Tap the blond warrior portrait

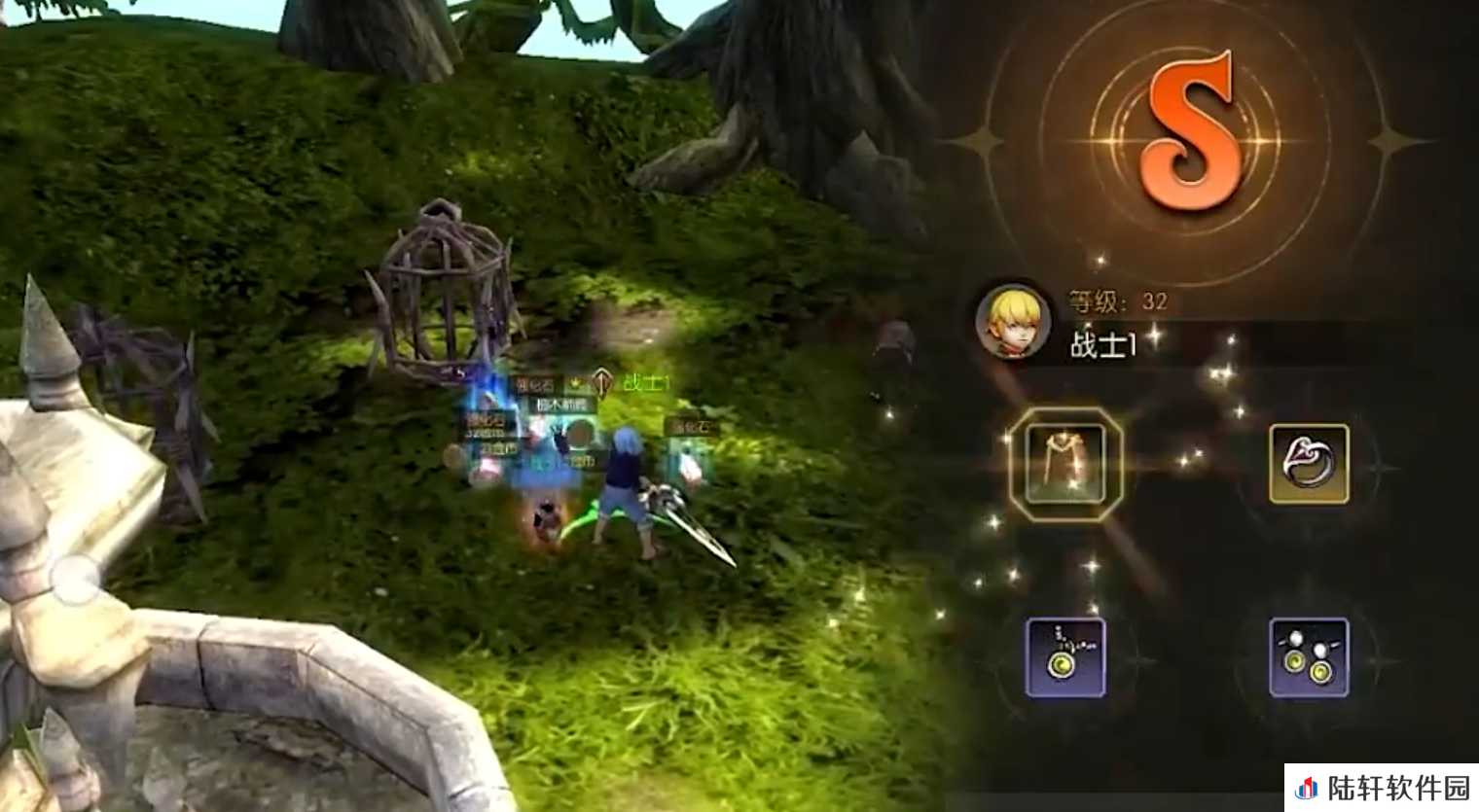pos(1013,323)
